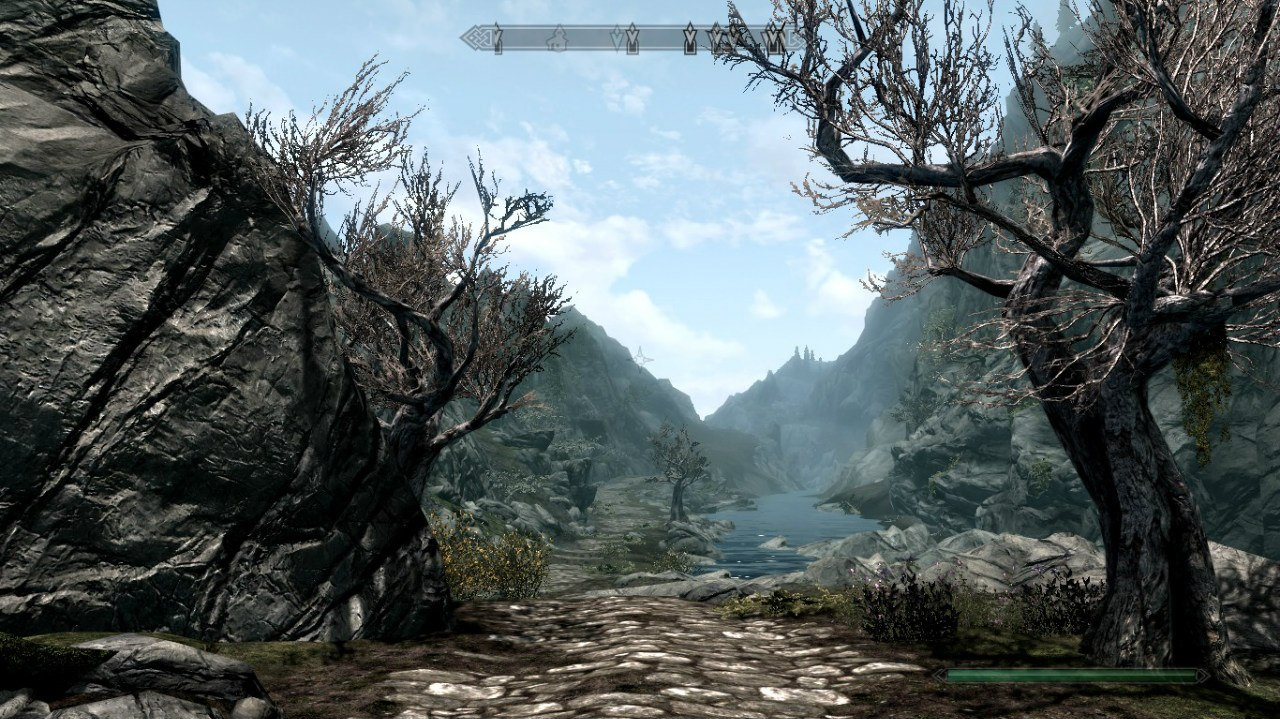The height and width of the screenshot is (719, 1280).
Task: Click the house-shaped location marker on the compass
Action: click(x=557, y=39)
